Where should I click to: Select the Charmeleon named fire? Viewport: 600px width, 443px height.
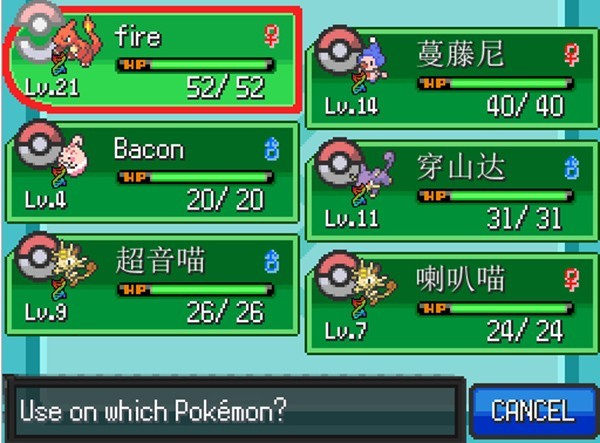pos(150,62)
